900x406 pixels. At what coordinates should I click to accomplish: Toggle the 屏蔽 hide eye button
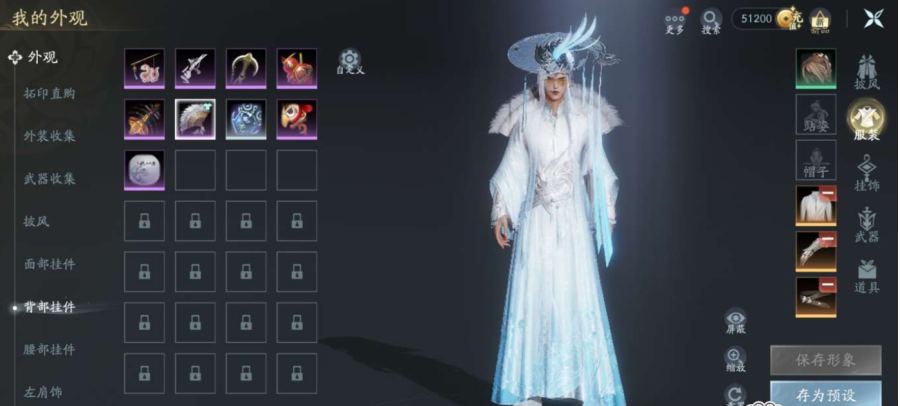(x=736, y=320)
